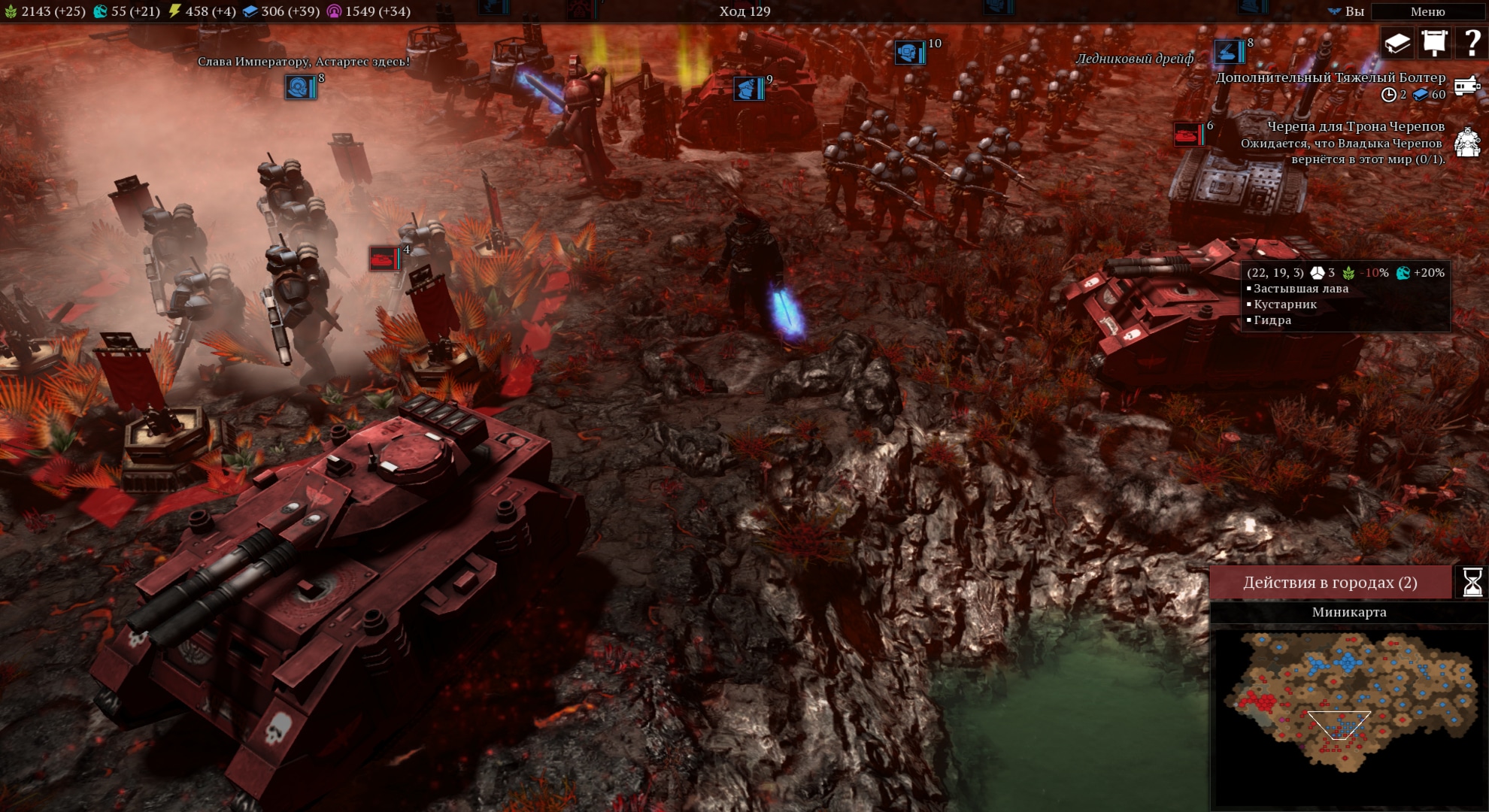The image size is (1489, 812).
Task: Open the Меню button
Action: tap(1427, 11)
